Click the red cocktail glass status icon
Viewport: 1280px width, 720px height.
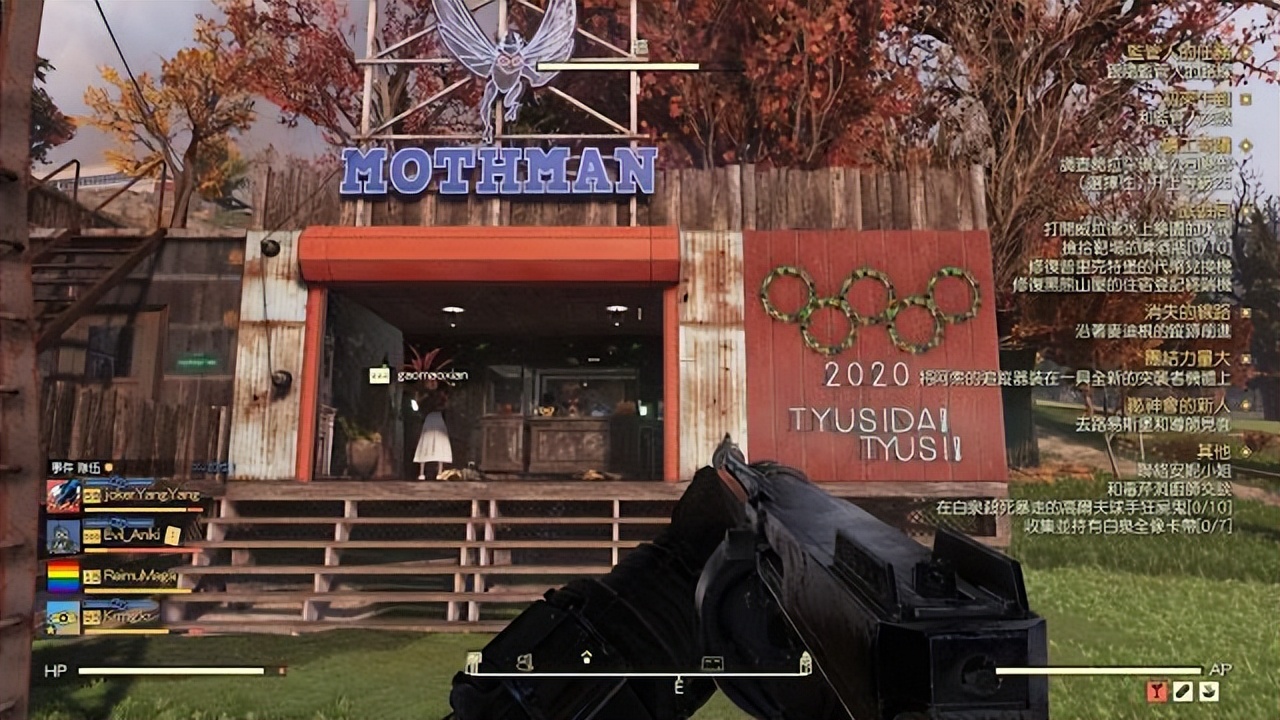tap(1157, 690)
